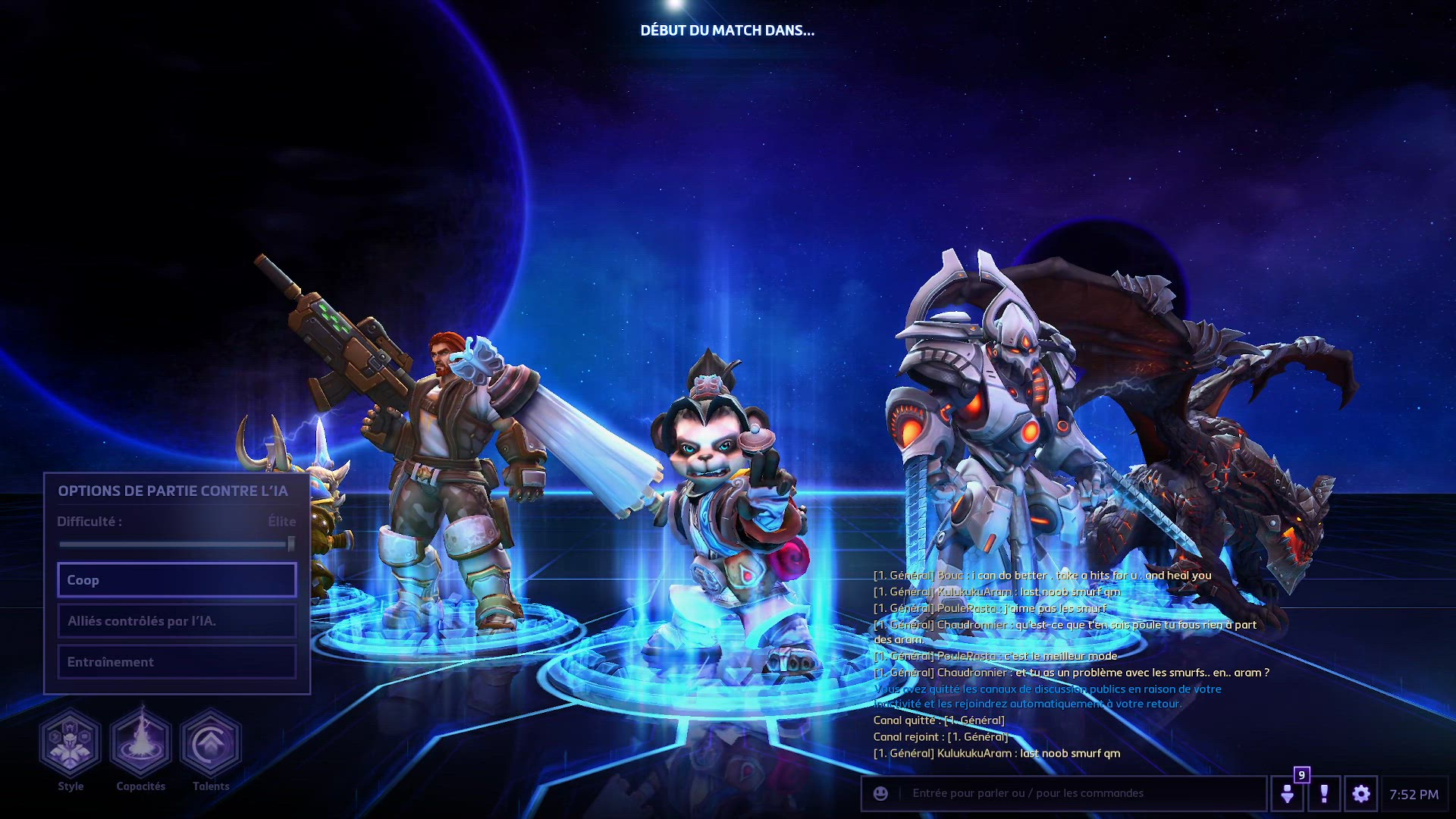Image resolution: width=1456 pixels, height=819 pixels.
Task: Adjust the Difficulté slider handle
Action: [x=291, y=544]
